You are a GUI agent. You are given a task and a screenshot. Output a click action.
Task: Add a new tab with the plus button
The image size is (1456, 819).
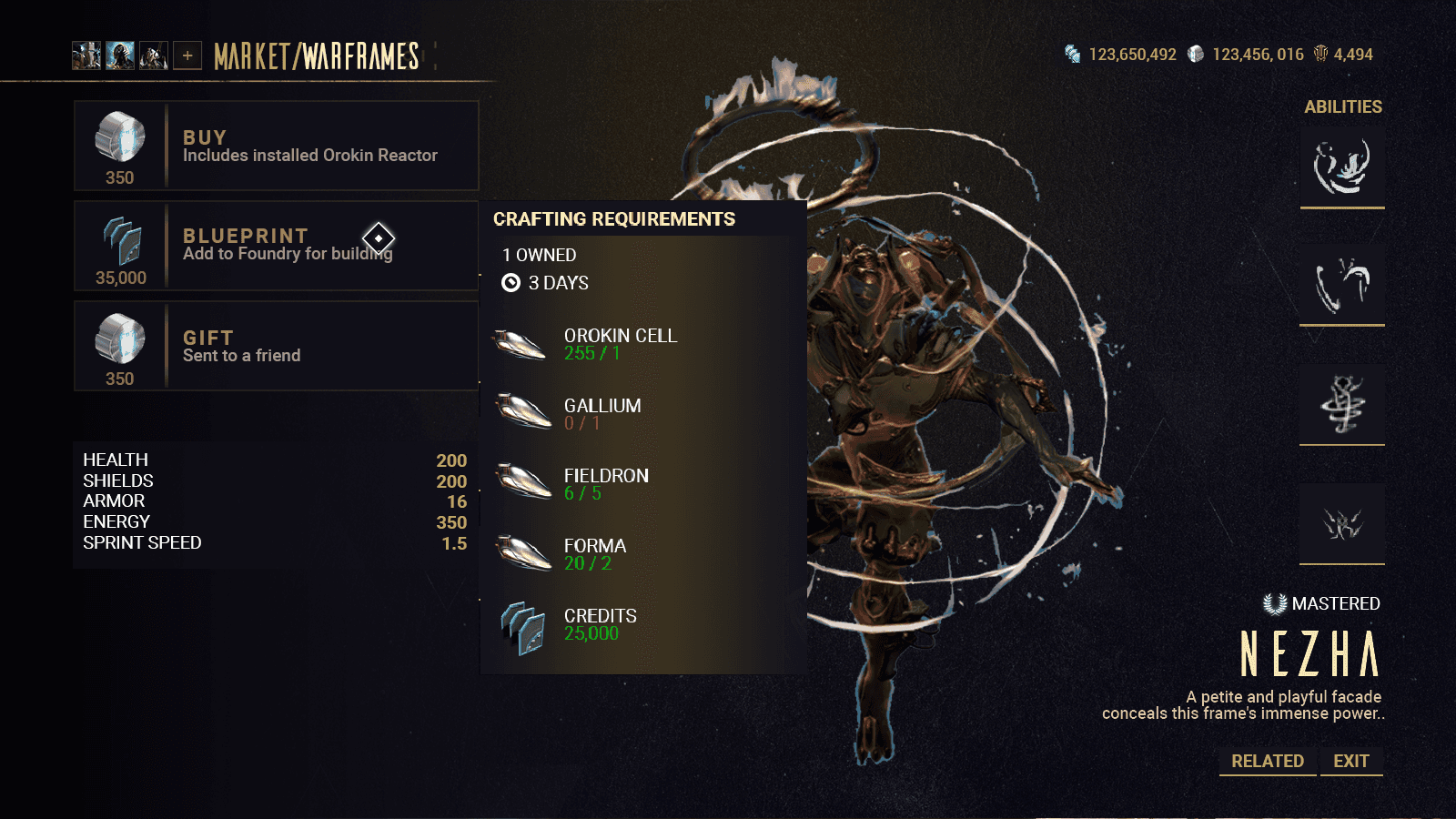187,56
